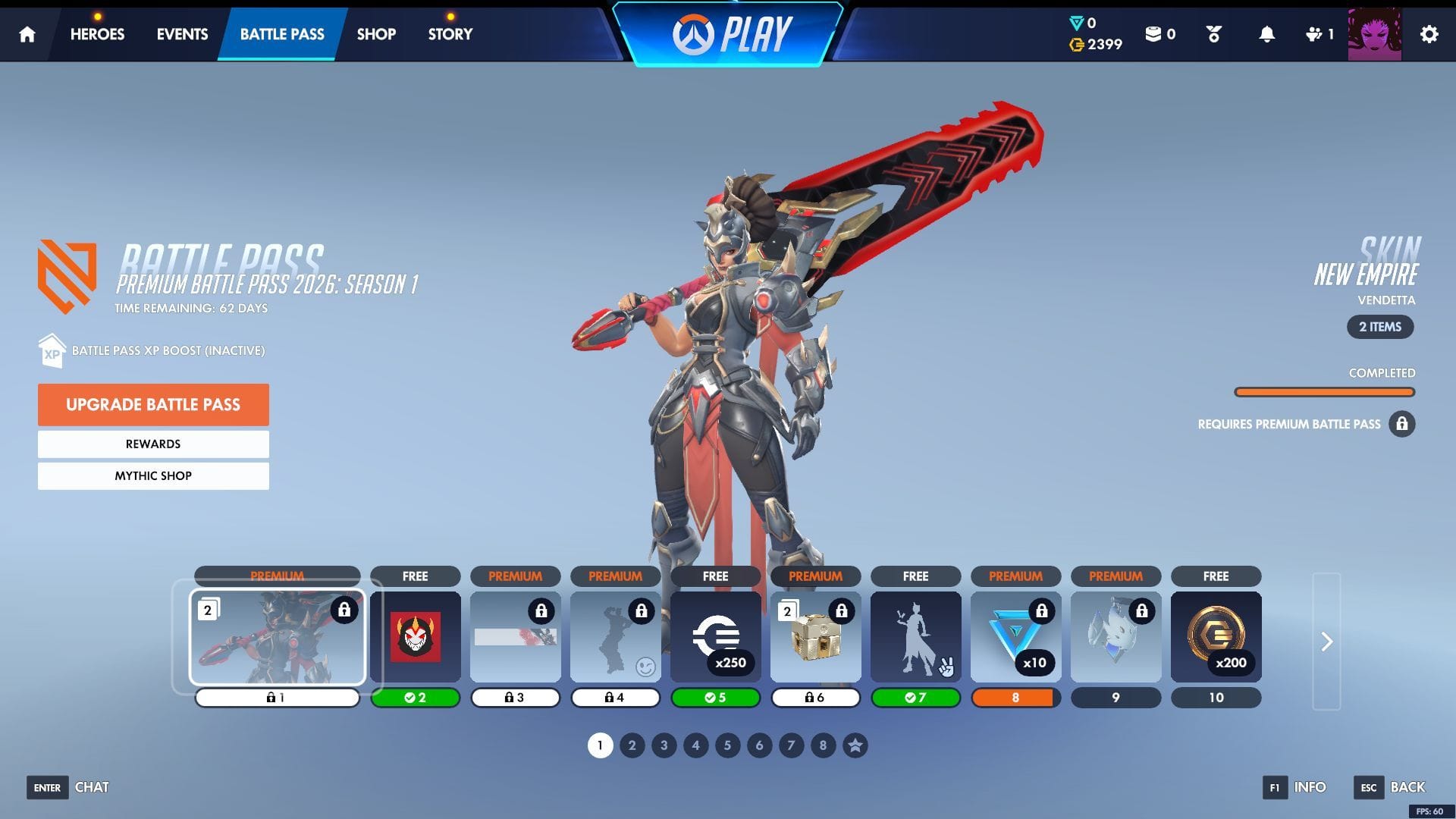The image size is (1456, 819).
Task: Click the Upgrade Battle Pass button
Action: point(152,404)
